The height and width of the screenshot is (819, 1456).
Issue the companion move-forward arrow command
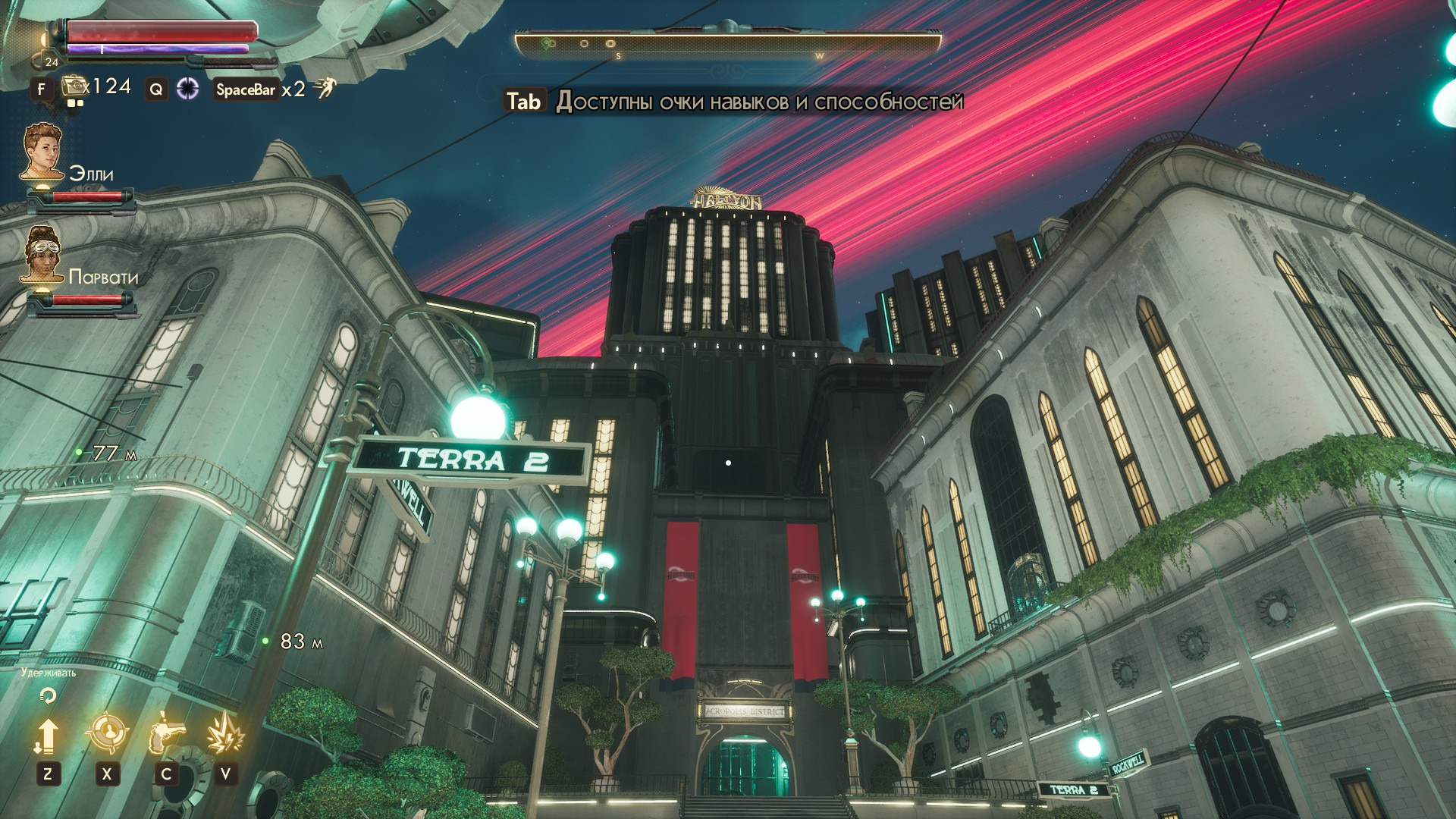(x=47, y=736)
